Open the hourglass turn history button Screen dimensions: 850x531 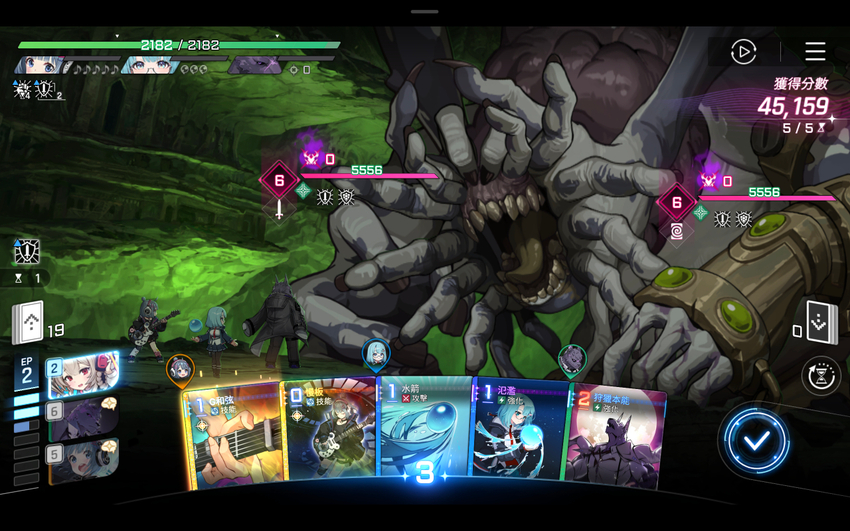(821, 376)
